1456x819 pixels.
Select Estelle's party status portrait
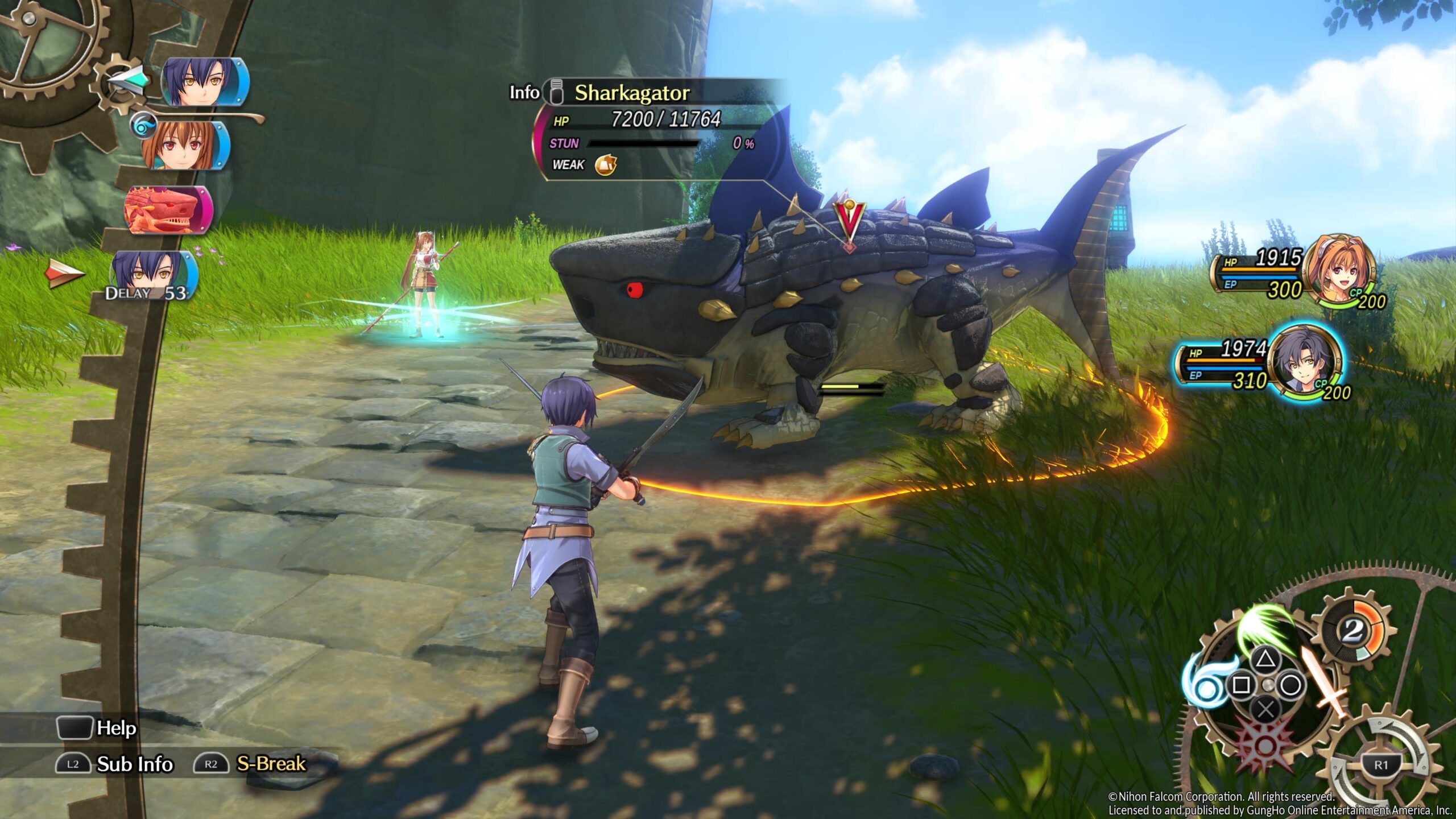(1337, 273)
